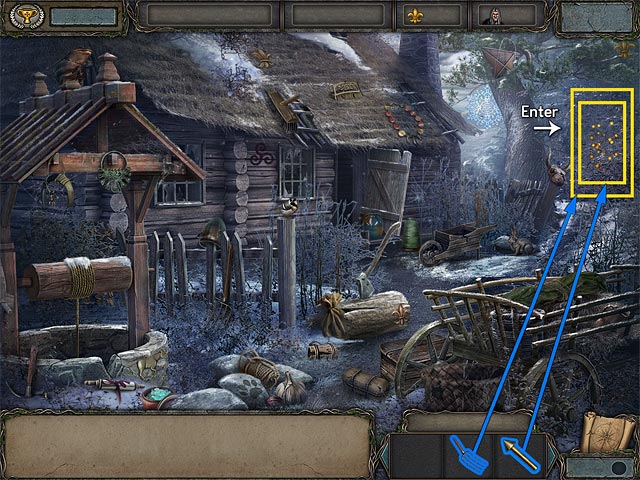
Task: Open the top-right menu panel
Action: pyautogui.click(x=597, y=17)
